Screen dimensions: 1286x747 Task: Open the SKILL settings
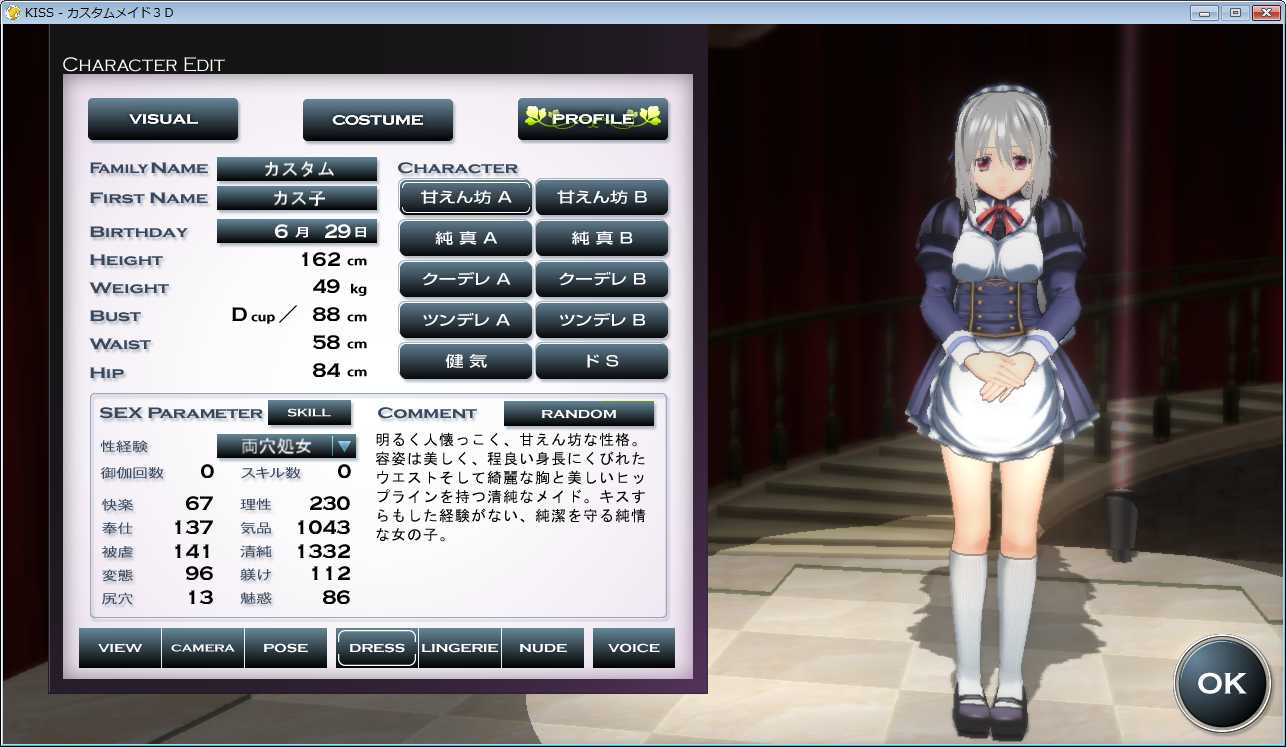(309, 412)
